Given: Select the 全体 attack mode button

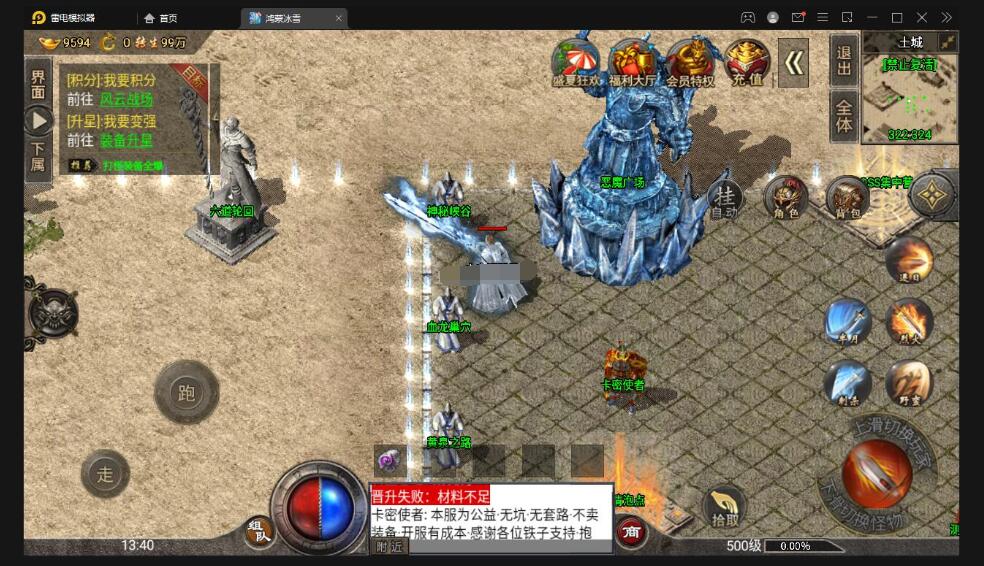Looking at the screenshot, I should tap(844, 116).
